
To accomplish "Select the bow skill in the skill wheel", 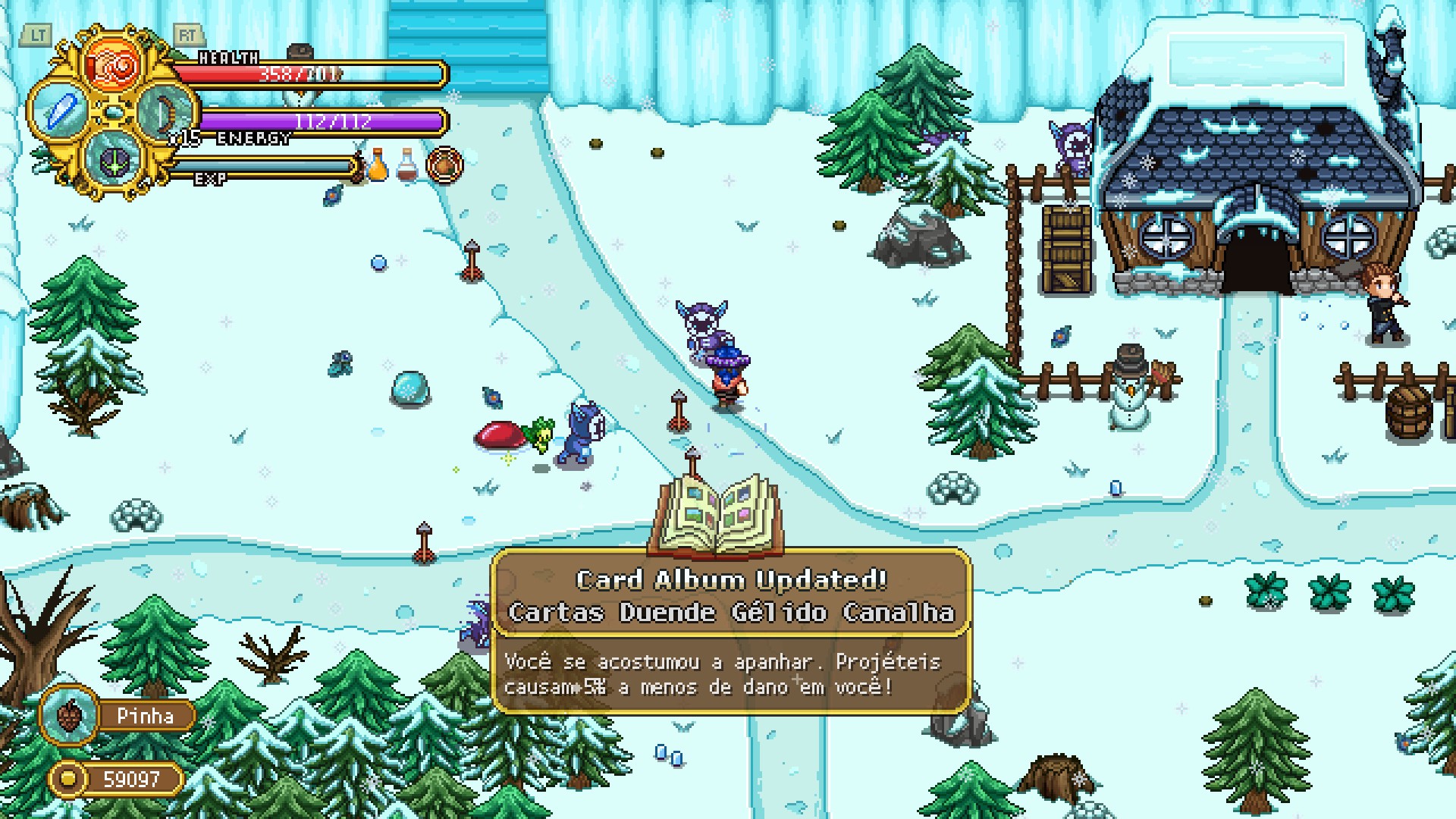I will 167,115.
